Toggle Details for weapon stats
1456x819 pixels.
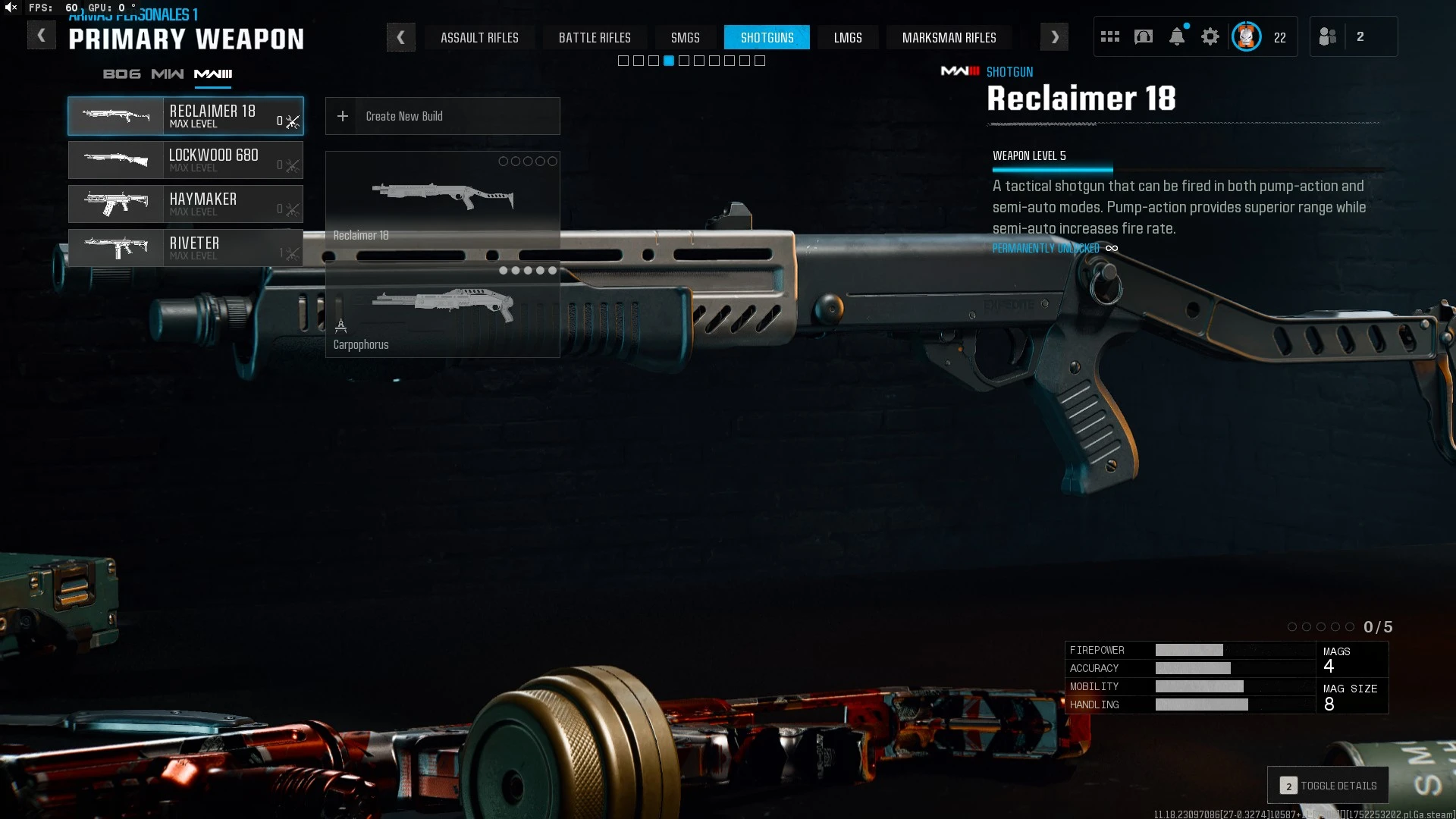pyautogui.click(x=1328, y=786)
